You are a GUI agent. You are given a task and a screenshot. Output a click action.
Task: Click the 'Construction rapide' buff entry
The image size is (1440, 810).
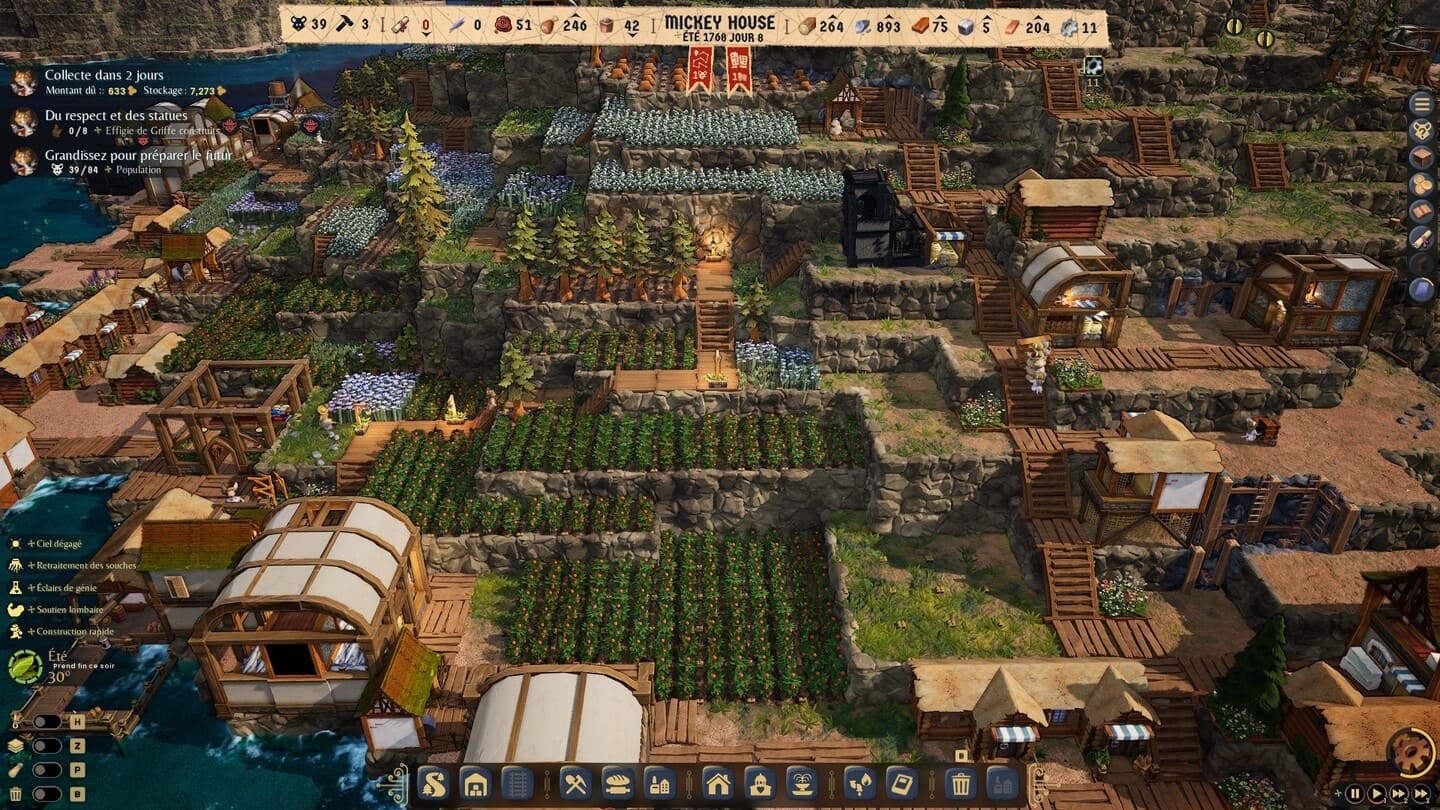(x=70, y=632)
